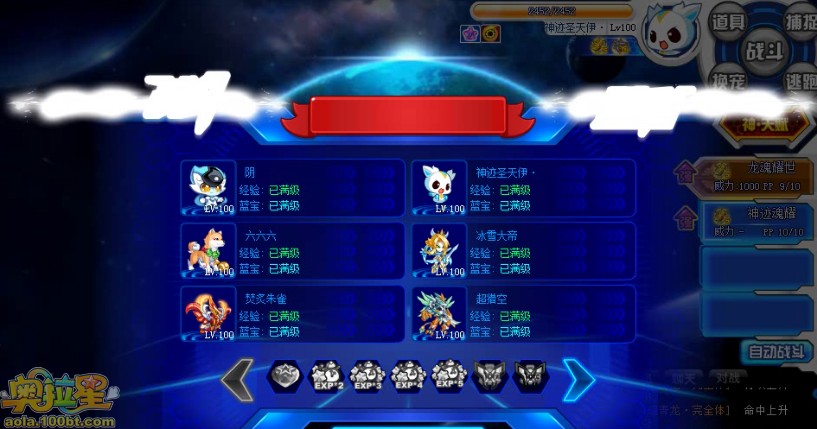Activate the EXP*4 item icon
The image size is (817, 429).
(409, 377)
